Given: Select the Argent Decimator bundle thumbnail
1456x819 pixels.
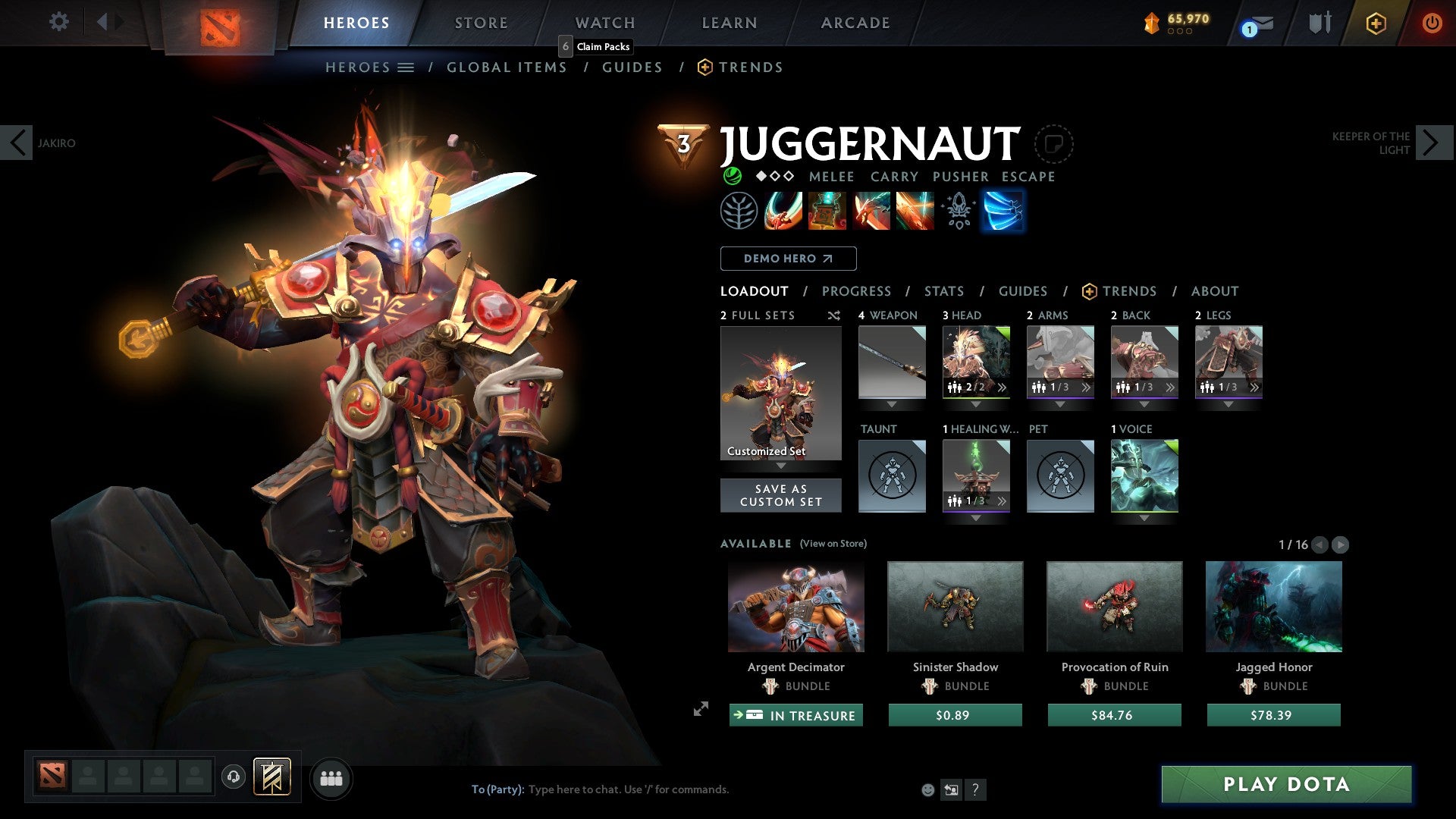Looking at the screenshot, I should tap(795, 606).
